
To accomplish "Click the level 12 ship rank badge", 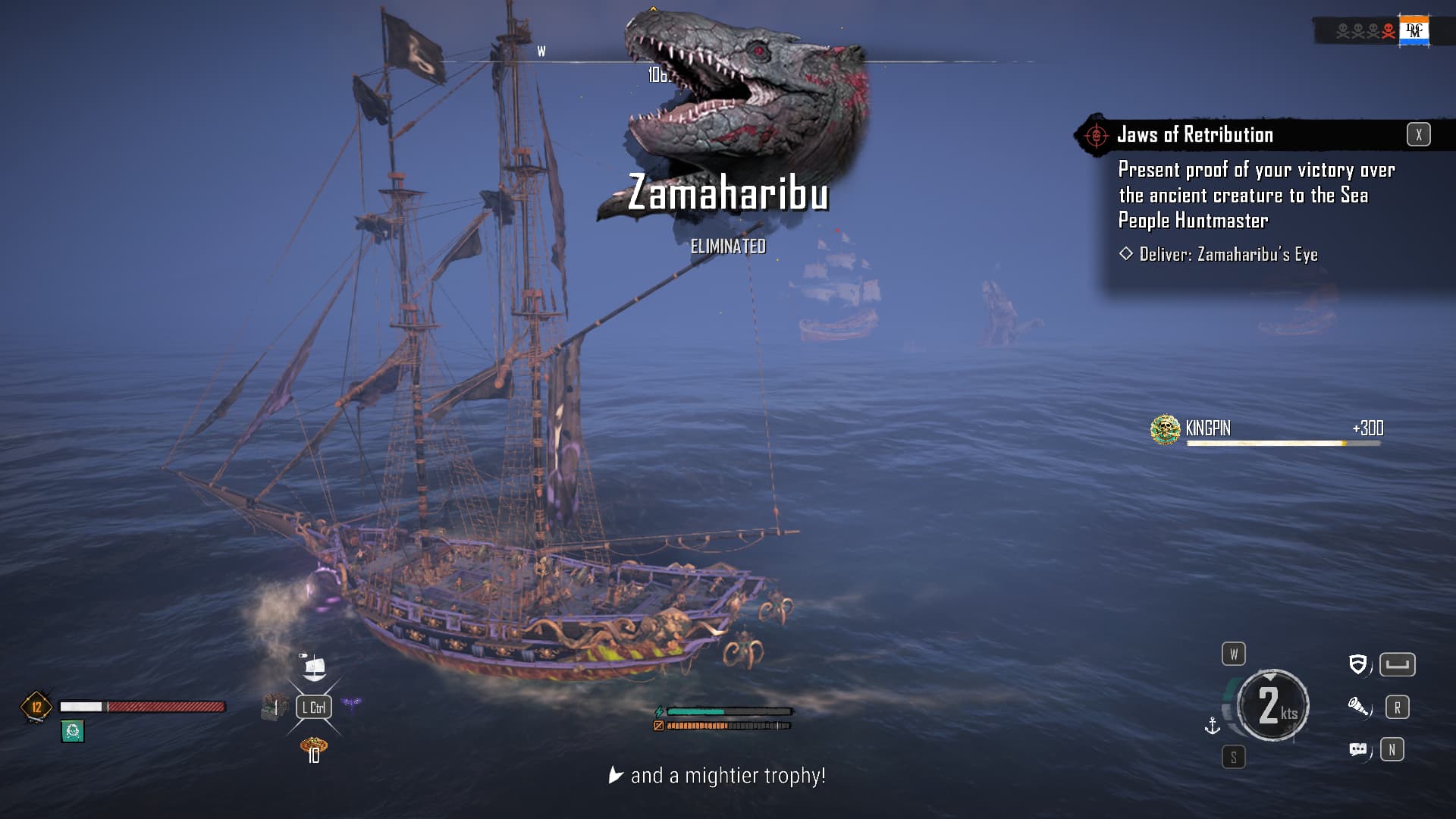I will point(36,707).
